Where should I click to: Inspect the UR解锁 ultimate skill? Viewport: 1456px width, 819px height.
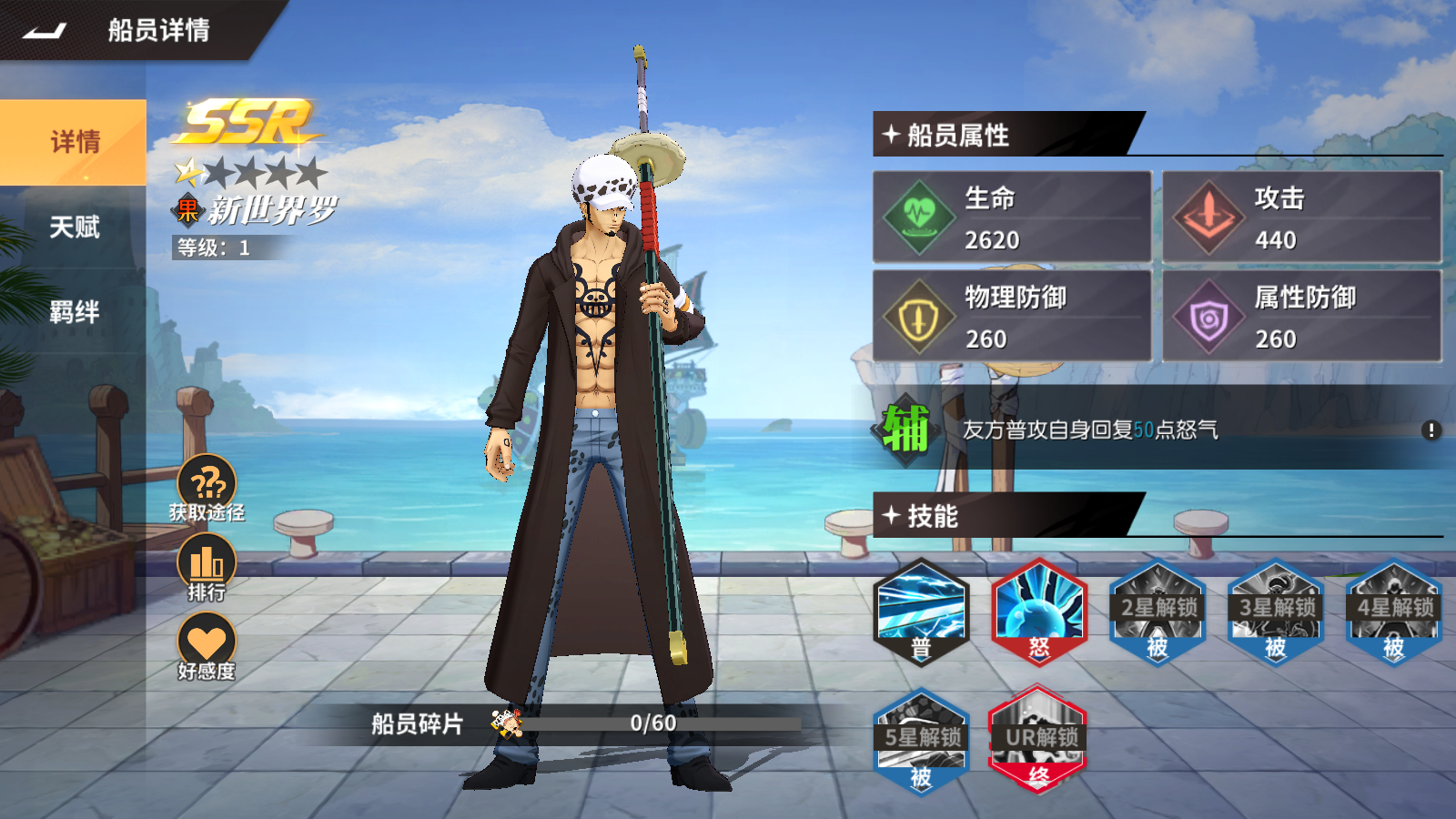pyautogui.click(x=1039, y=741)
